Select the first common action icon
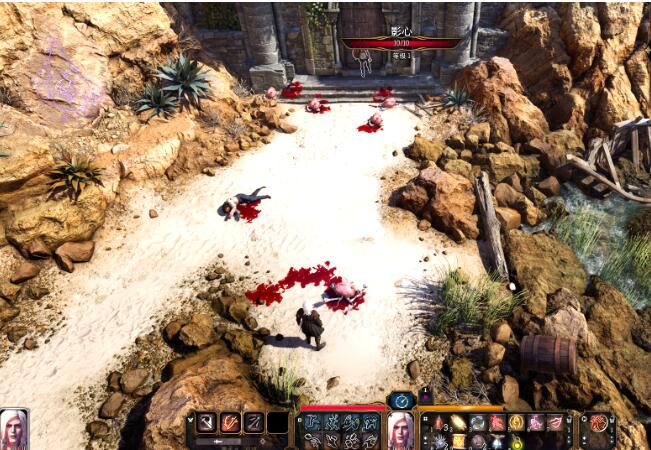 pyautogui.click(x=313, y=422)
